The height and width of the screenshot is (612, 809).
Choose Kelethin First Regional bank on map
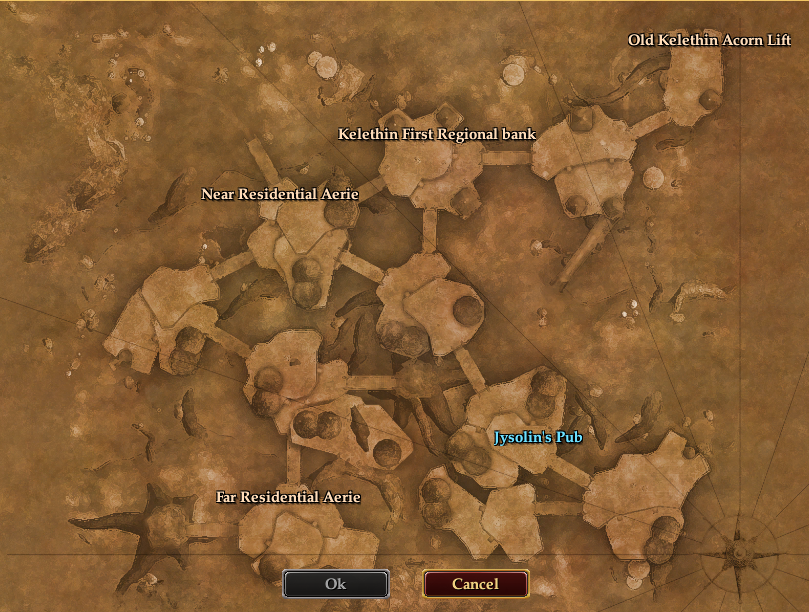click(437, 134)
